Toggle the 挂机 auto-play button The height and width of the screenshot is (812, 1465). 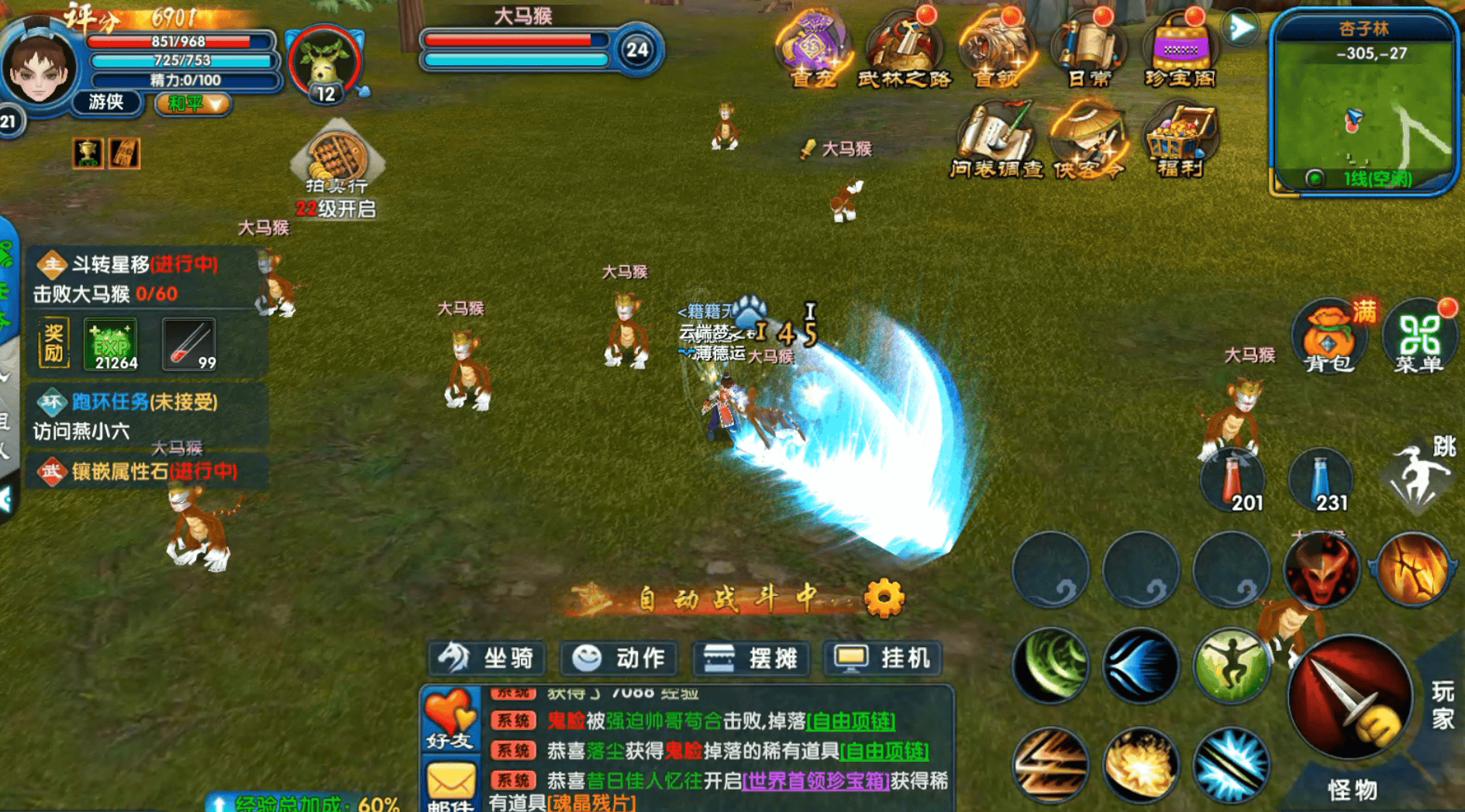[x=882, y=659]
